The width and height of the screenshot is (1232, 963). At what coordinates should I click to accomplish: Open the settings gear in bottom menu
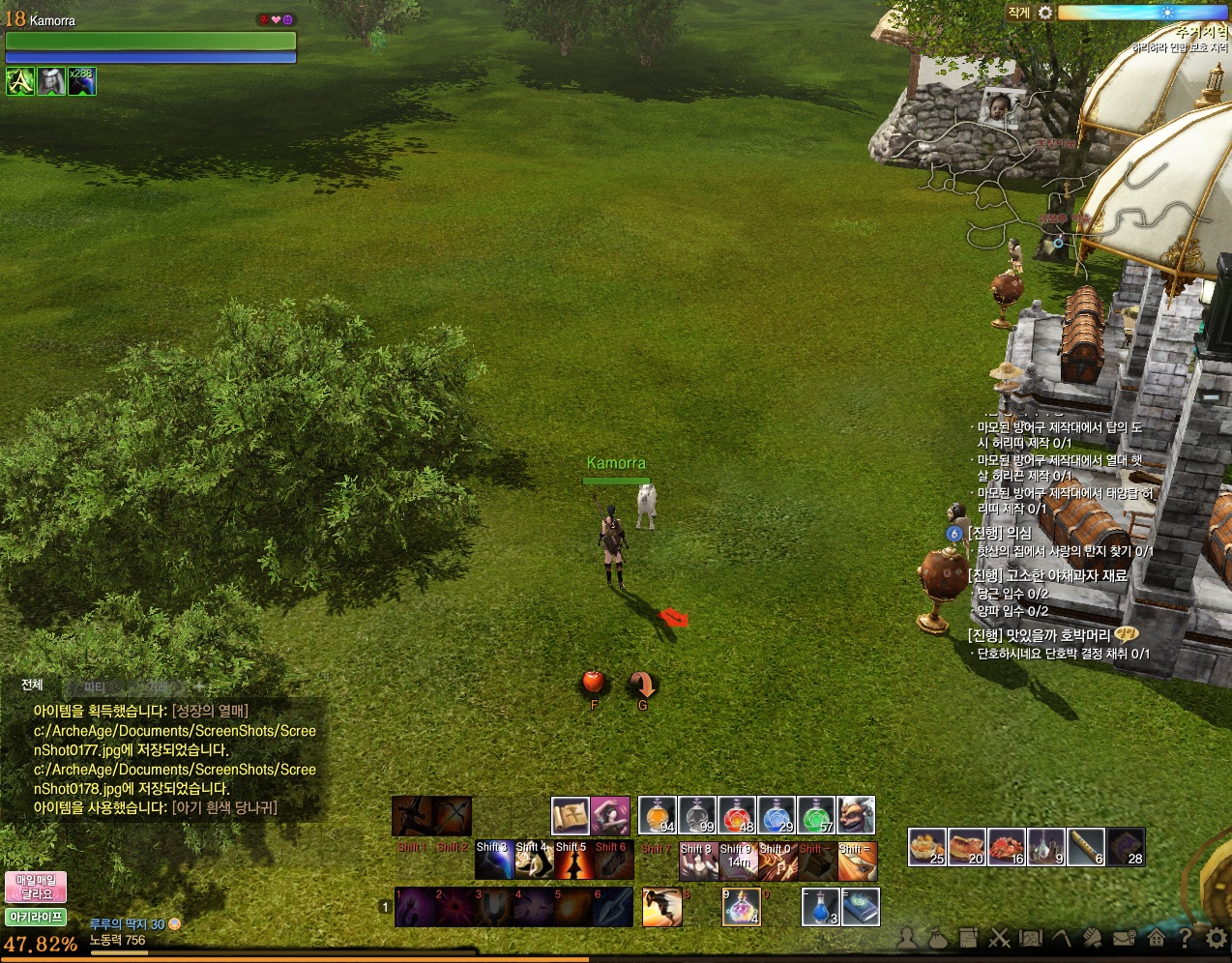pyautogui.click(x=1217, y=937)
